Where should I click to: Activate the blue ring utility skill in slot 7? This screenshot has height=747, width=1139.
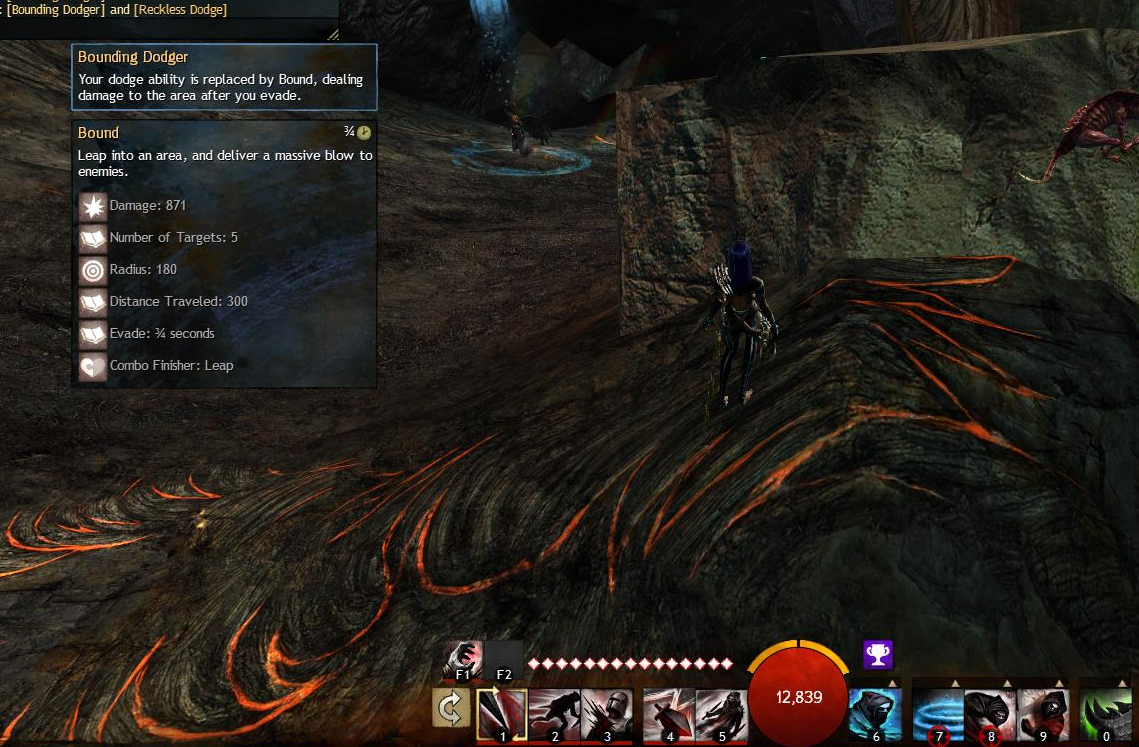tap(938, 713)
